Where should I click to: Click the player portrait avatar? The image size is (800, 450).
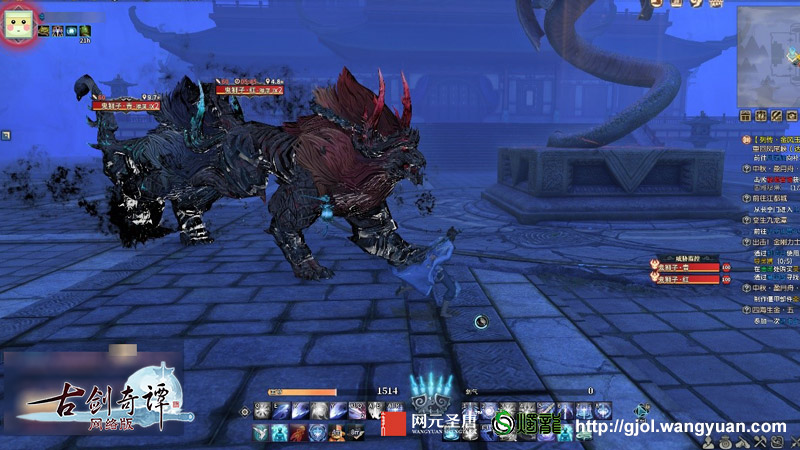[17, 27]
